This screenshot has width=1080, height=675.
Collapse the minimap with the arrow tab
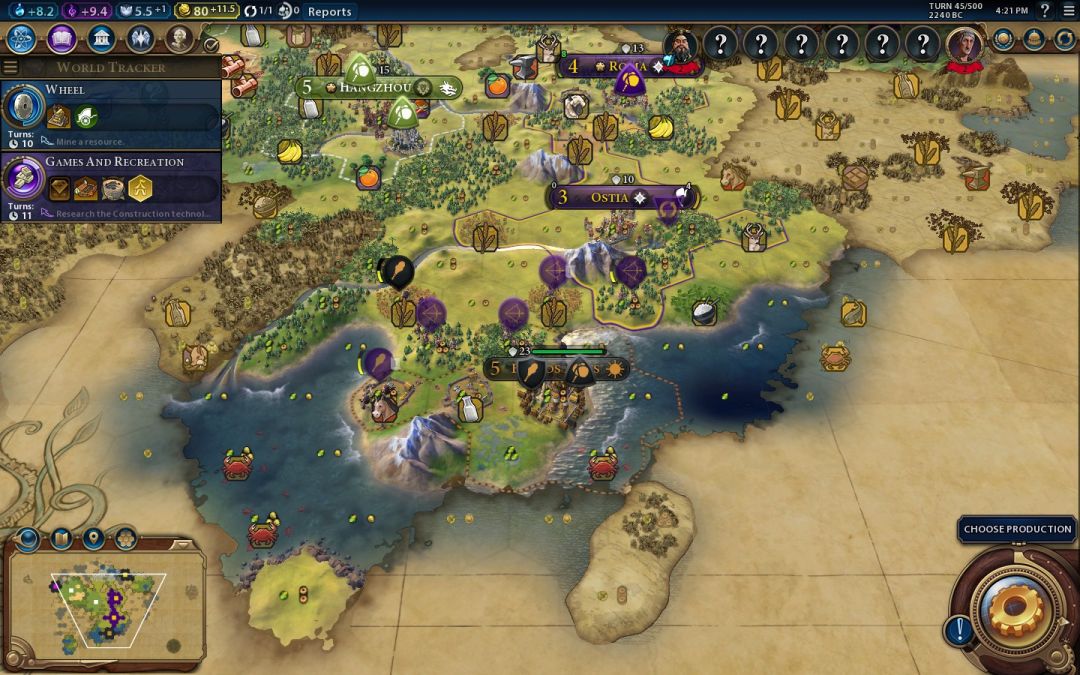[x=182, y=543]
